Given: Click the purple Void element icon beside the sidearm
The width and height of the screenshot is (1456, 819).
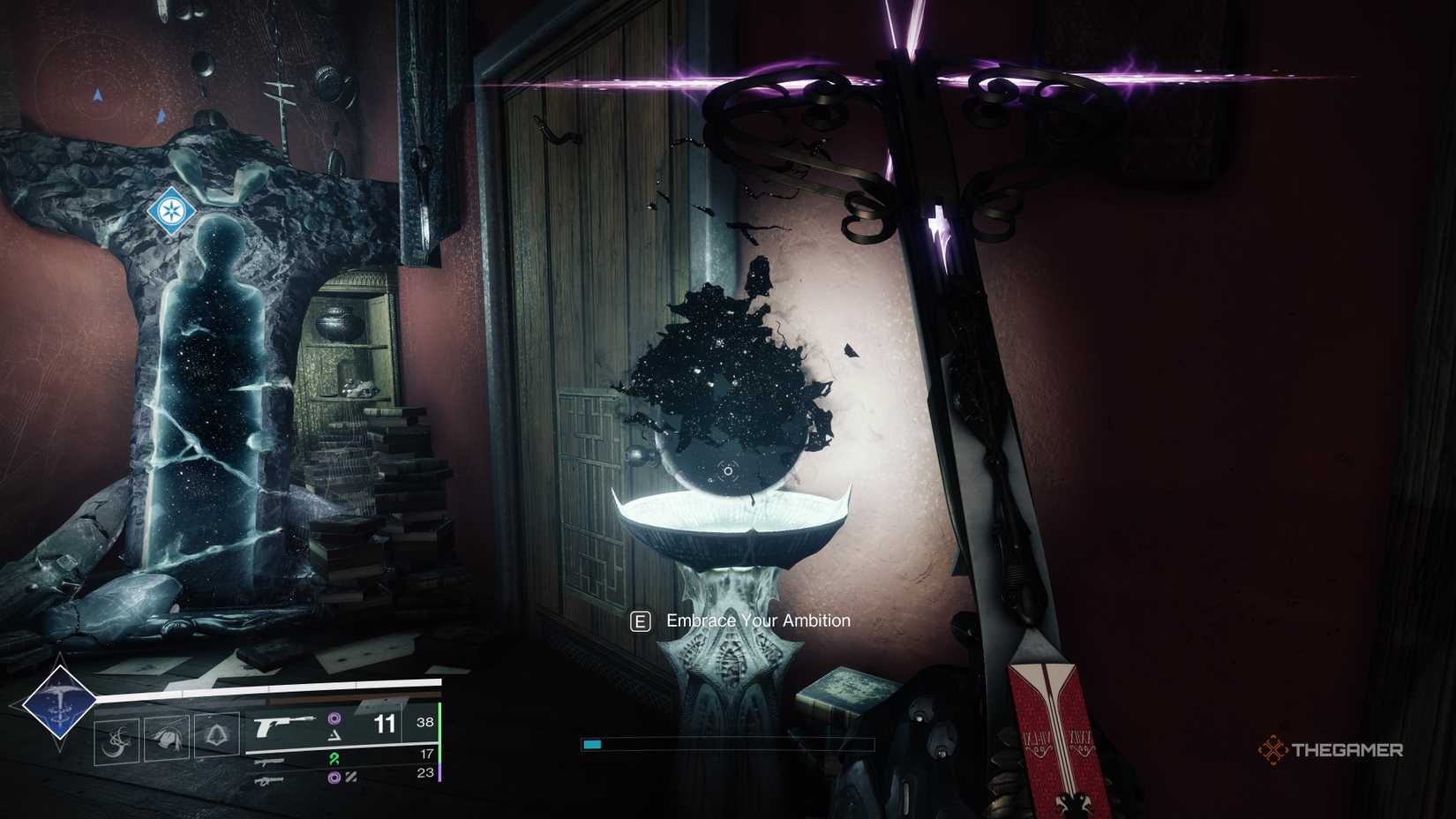Looking at the screenshot, I should (335, 718).
